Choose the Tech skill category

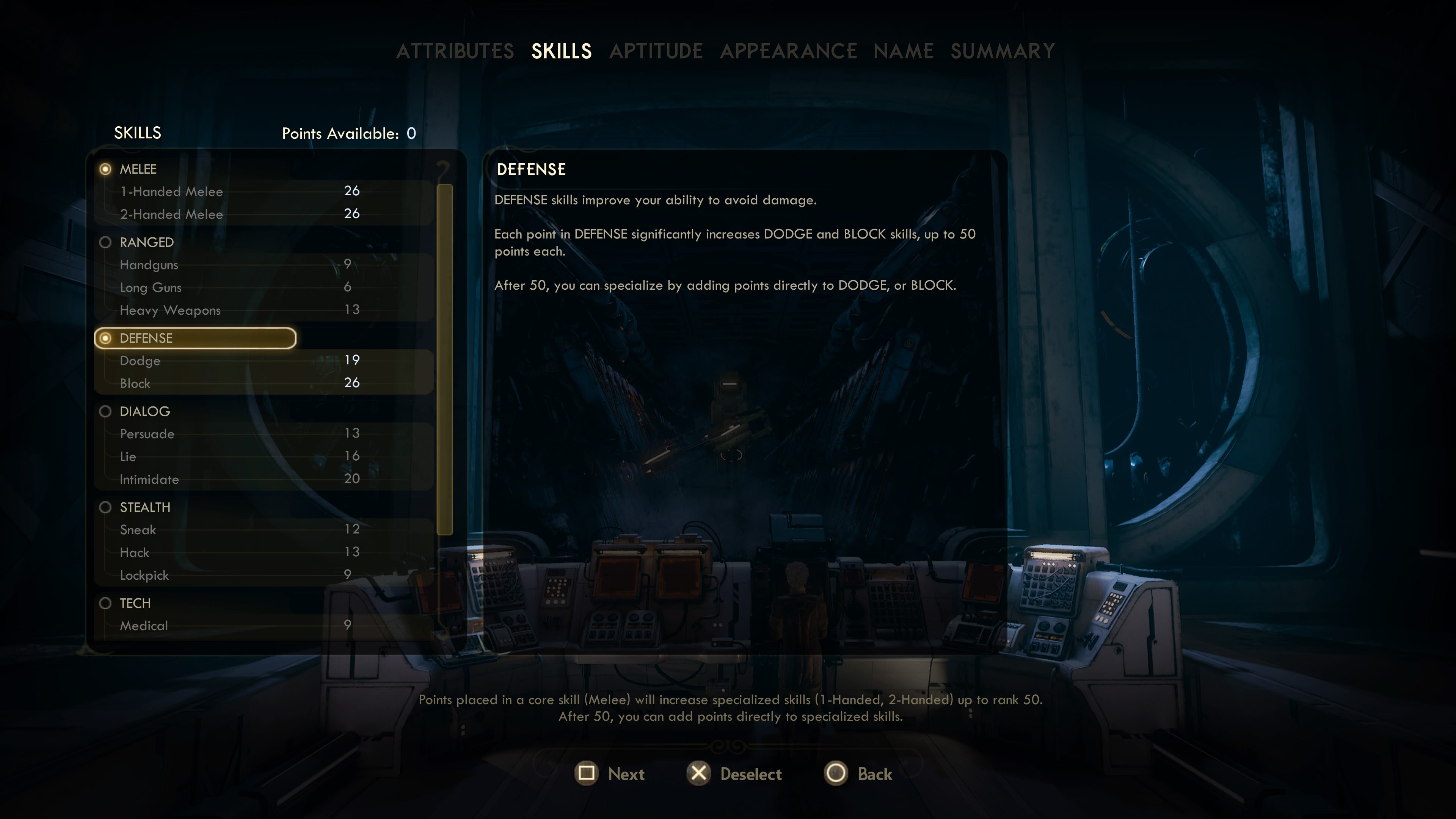click(135, 603)
